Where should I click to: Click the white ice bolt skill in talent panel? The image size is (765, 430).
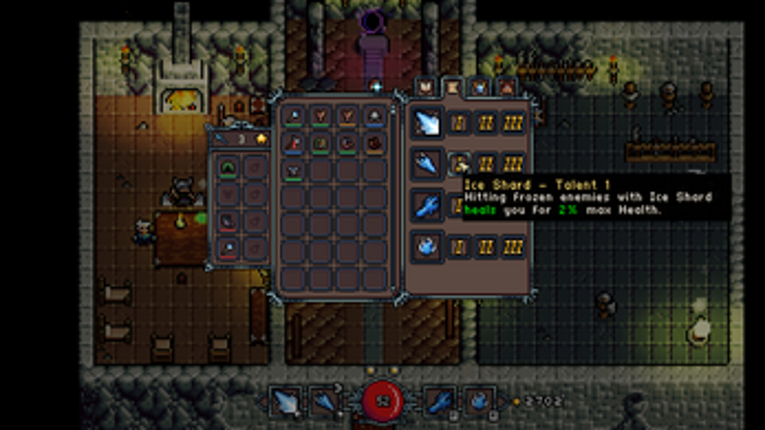click(x=428, y=123)
